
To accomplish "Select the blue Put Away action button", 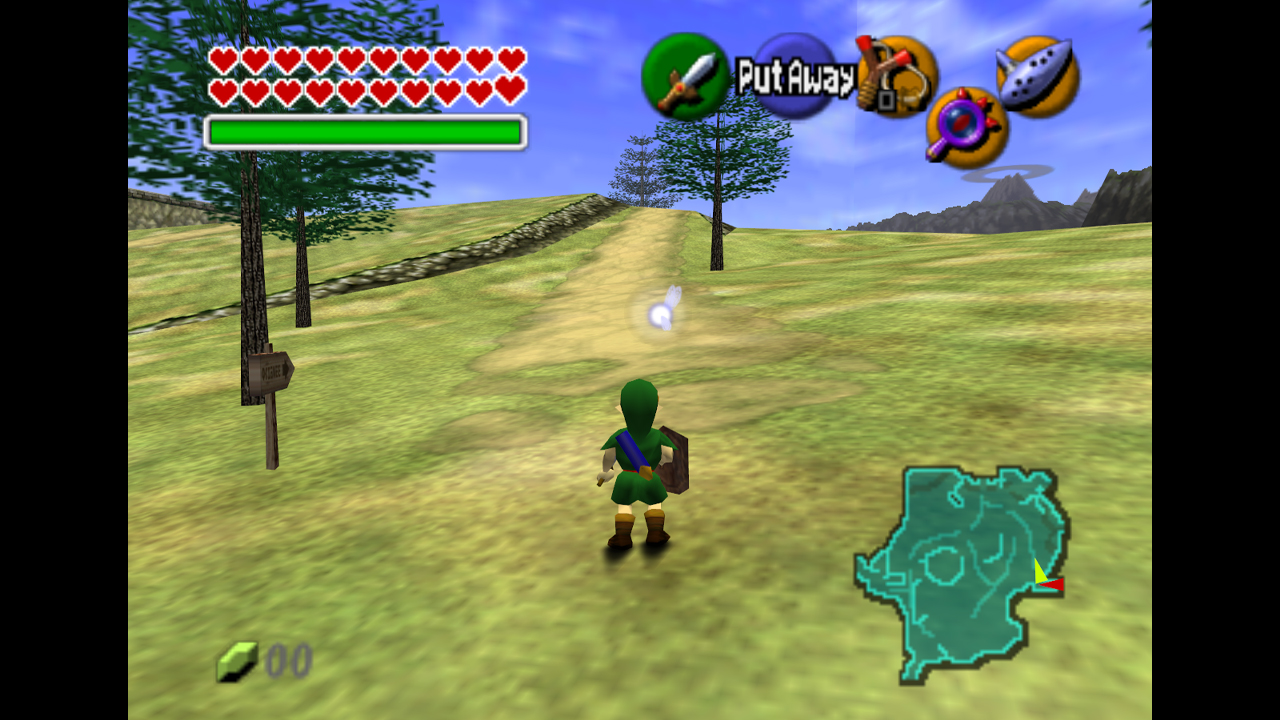I will coord(795,77).
